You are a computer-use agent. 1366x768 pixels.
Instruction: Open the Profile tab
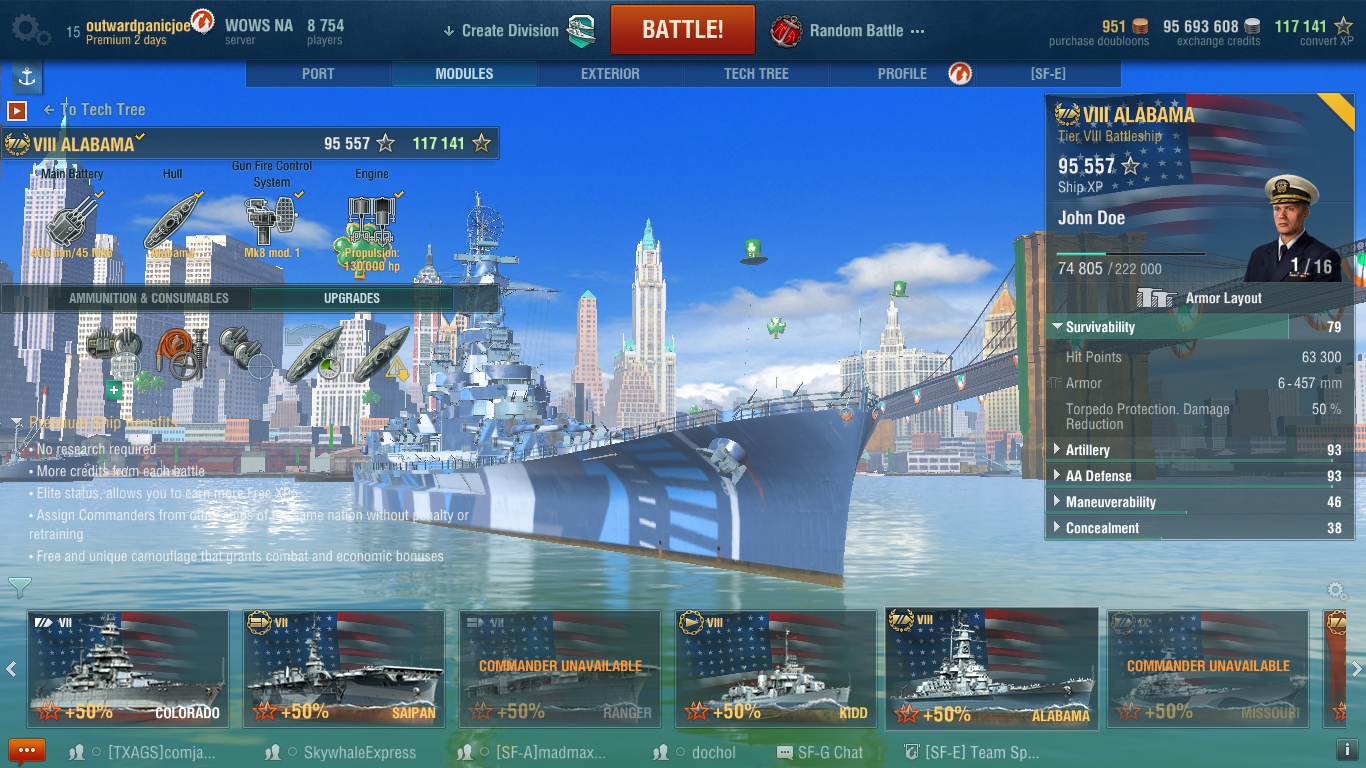point(902,74)
